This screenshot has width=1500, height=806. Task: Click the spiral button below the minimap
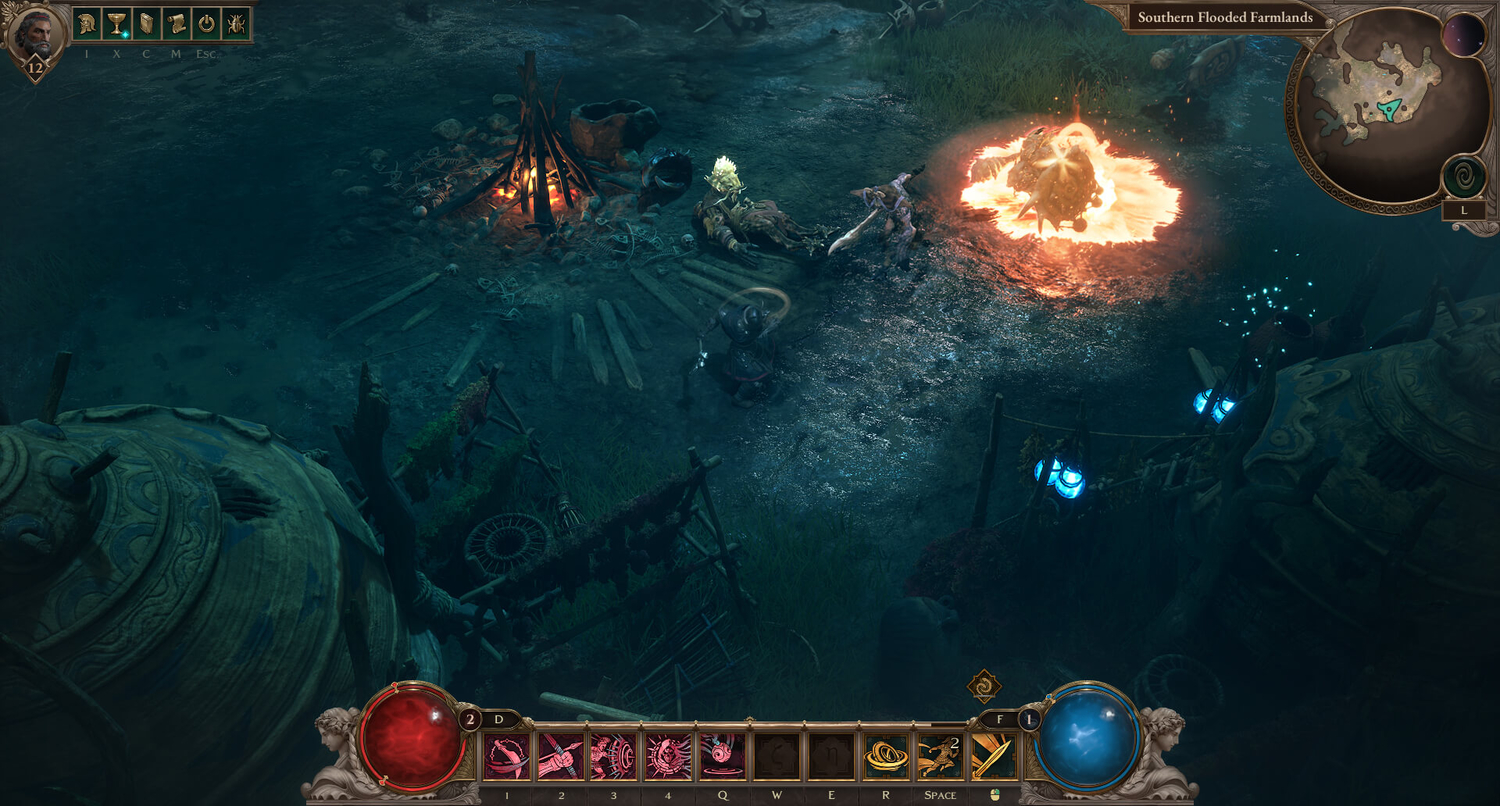(1463, 178)
